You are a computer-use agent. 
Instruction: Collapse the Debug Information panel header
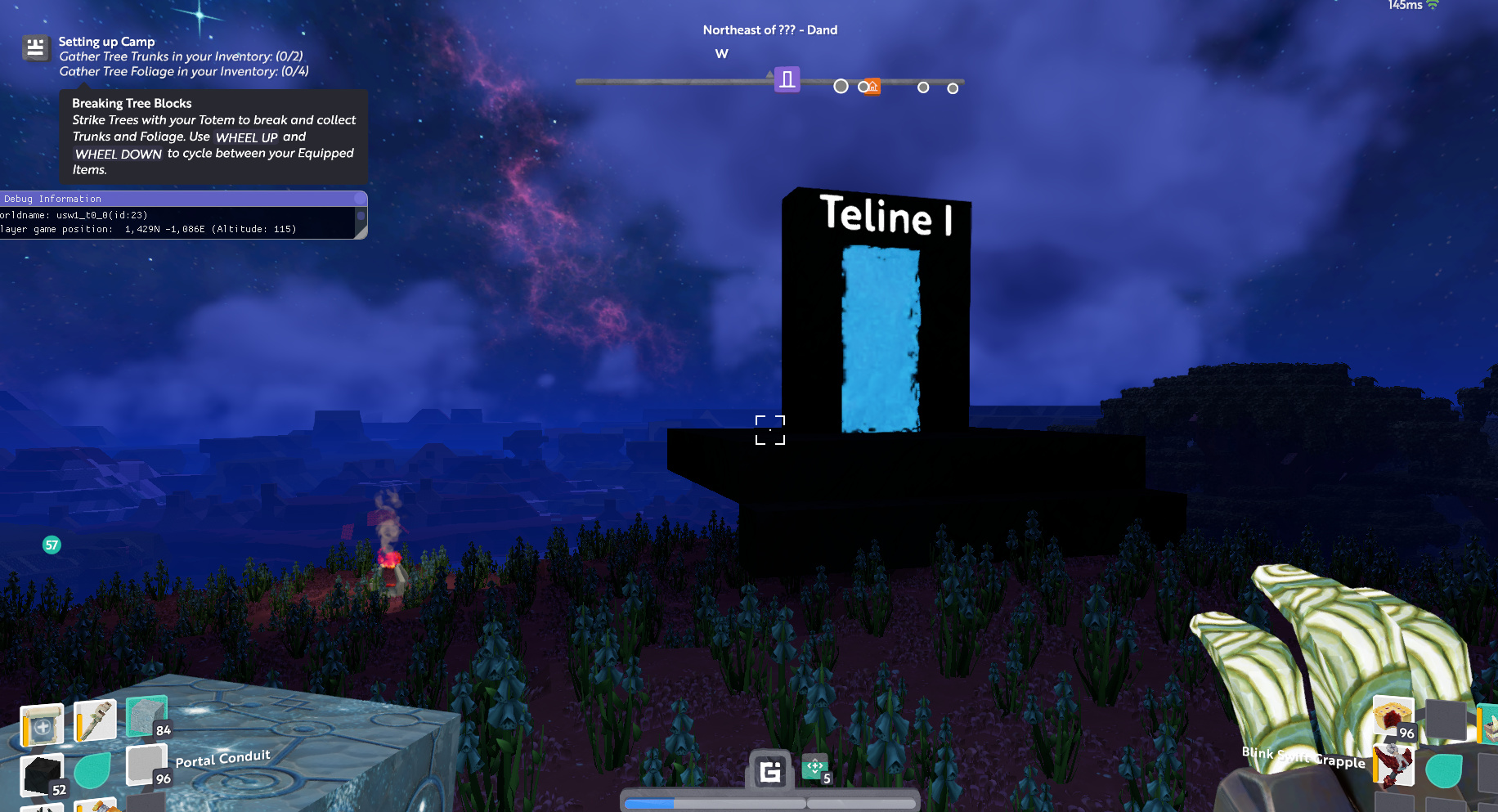pos(183,199)
